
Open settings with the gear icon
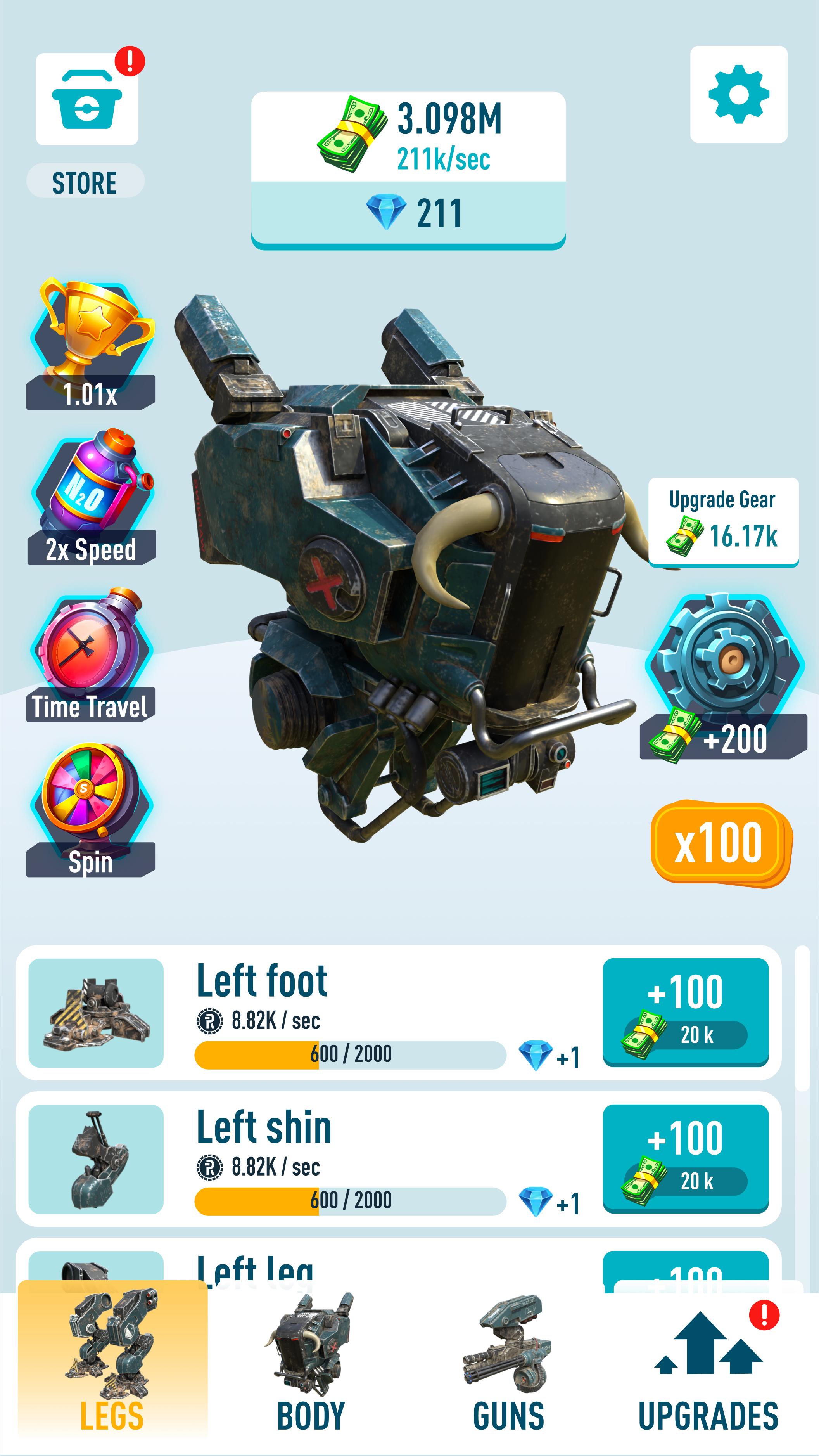click(738, 94)
